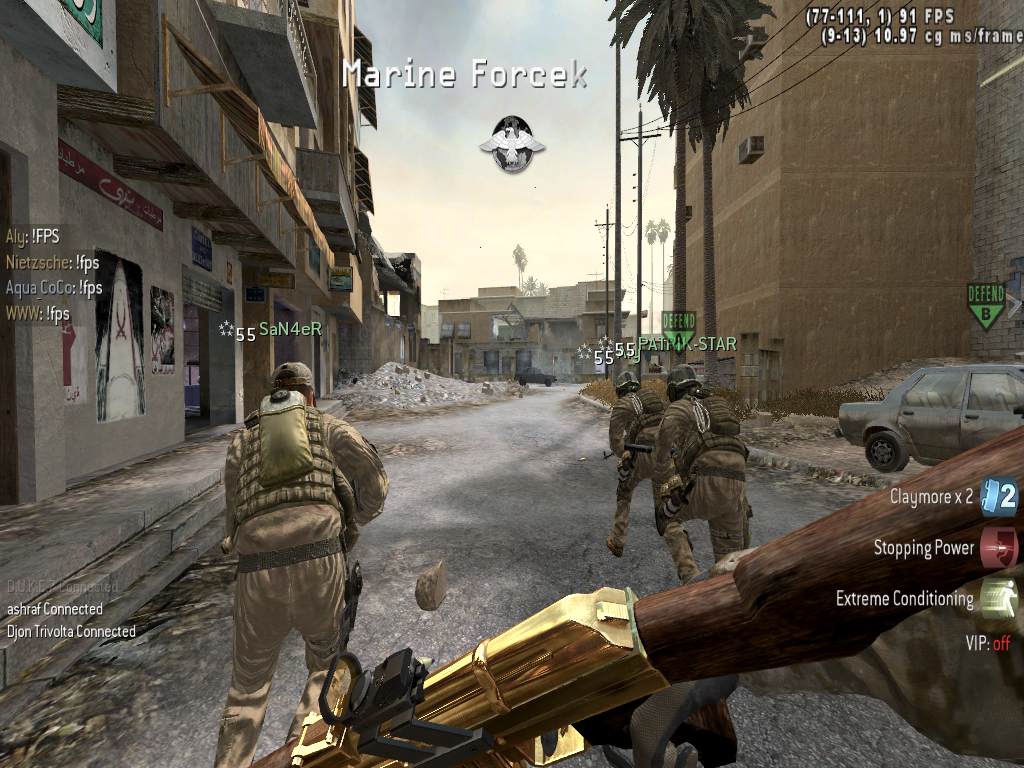
Task: Click the ashraf Connected notice
Action: pyautogui.click(x=55, y=608)
